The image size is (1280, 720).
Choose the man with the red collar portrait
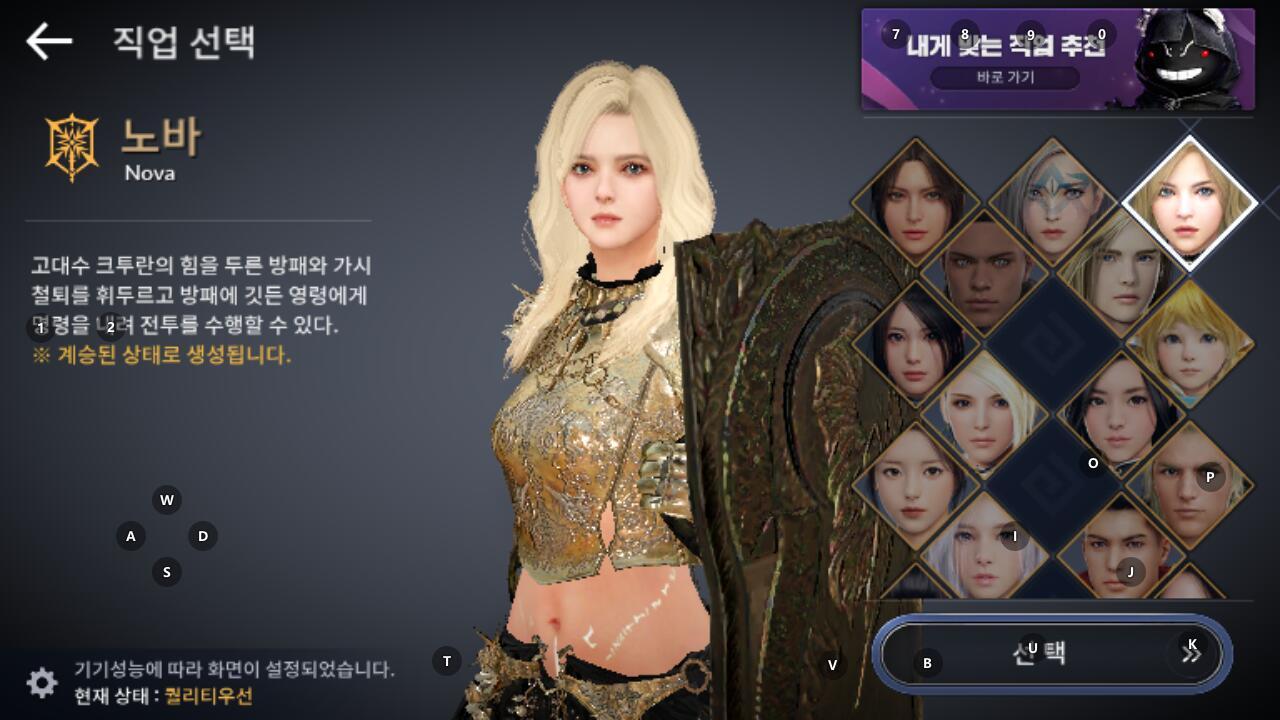point(1120,552)
